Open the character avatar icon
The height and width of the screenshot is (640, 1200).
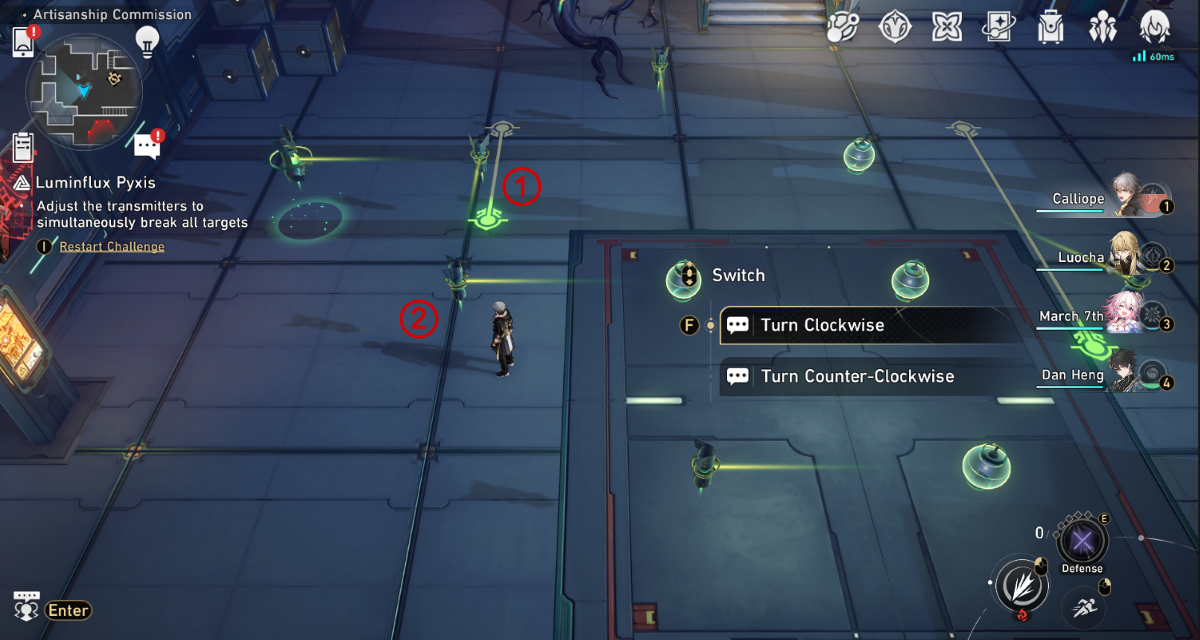point(1155,27)
